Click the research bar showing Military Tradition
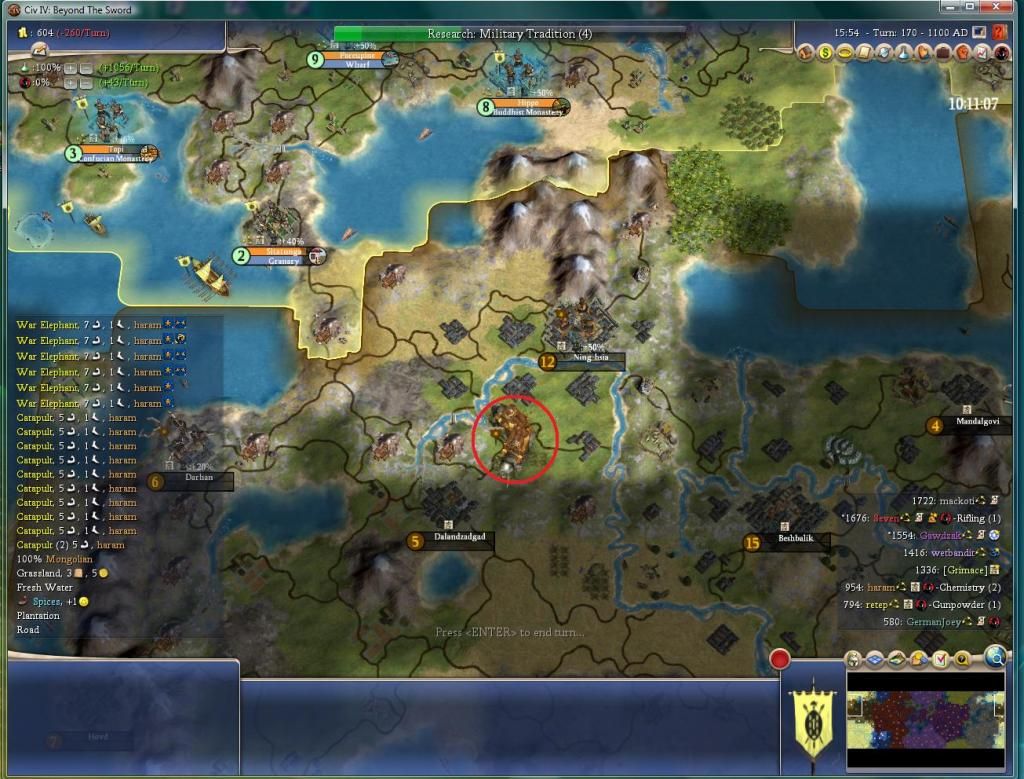 pos(509,33)
